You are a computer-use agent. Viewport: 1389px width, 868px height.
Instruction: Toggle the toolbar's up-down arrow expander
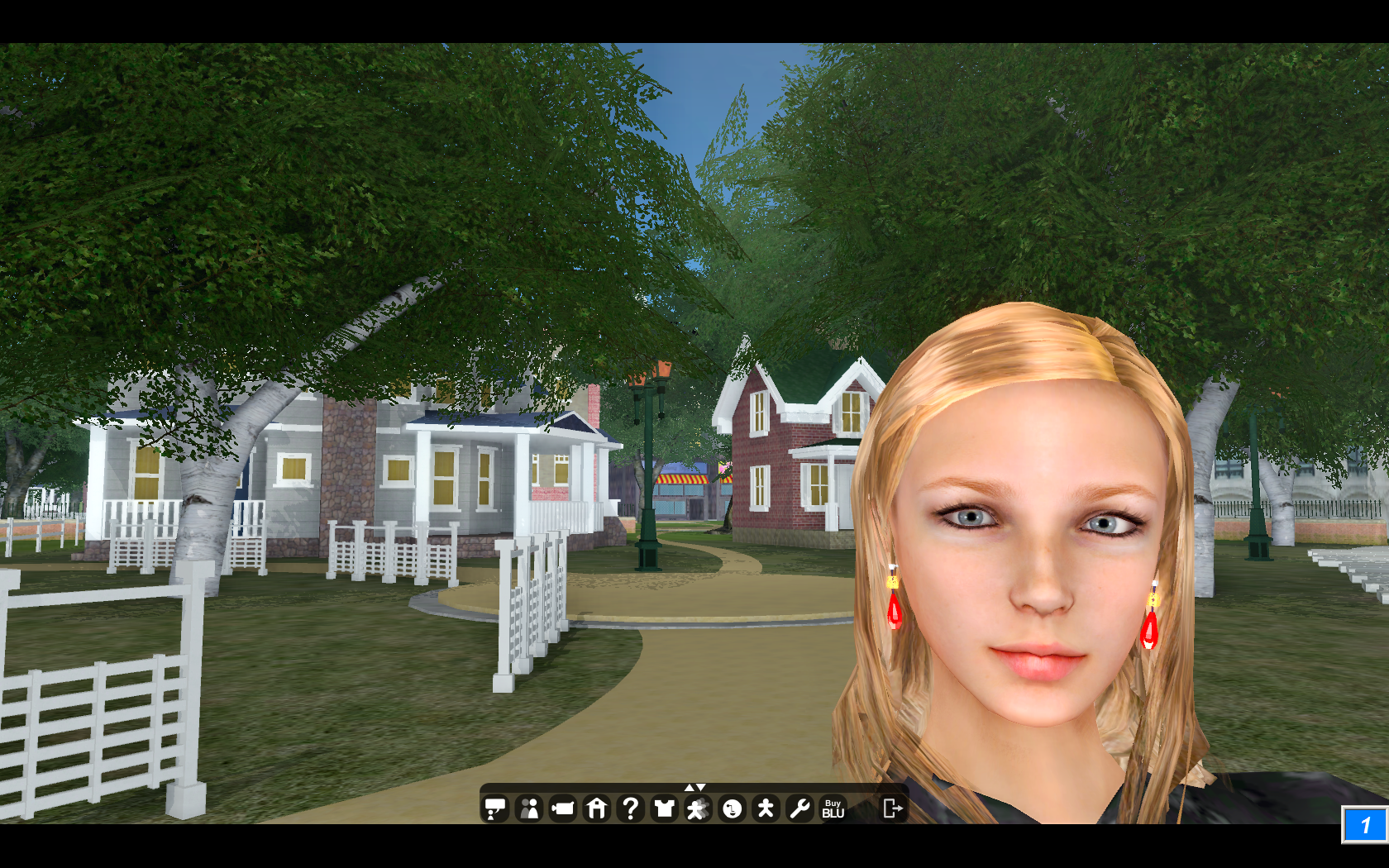point(694,787)
